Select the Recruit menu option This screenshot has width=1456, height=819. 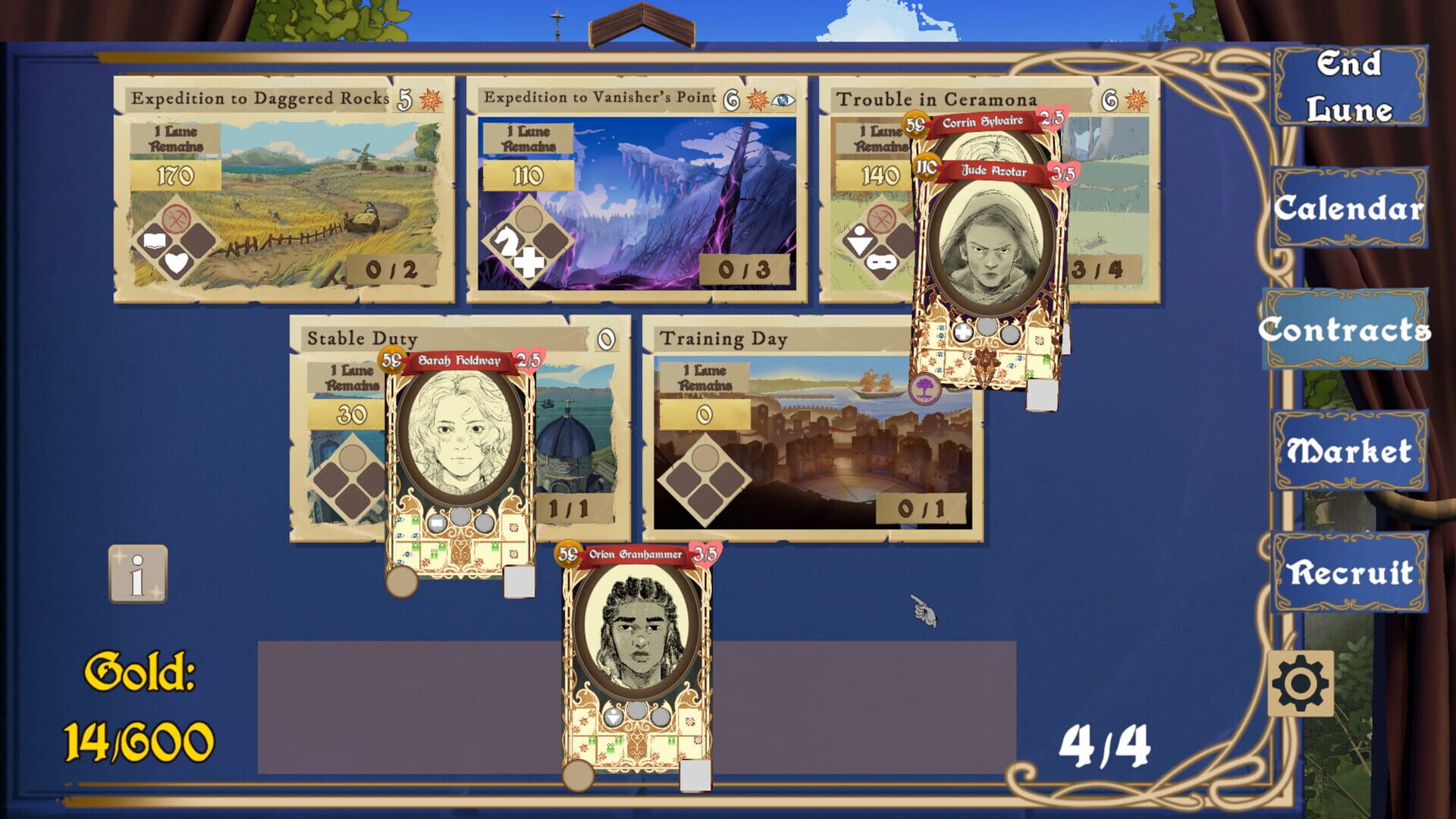(1349, 575)
